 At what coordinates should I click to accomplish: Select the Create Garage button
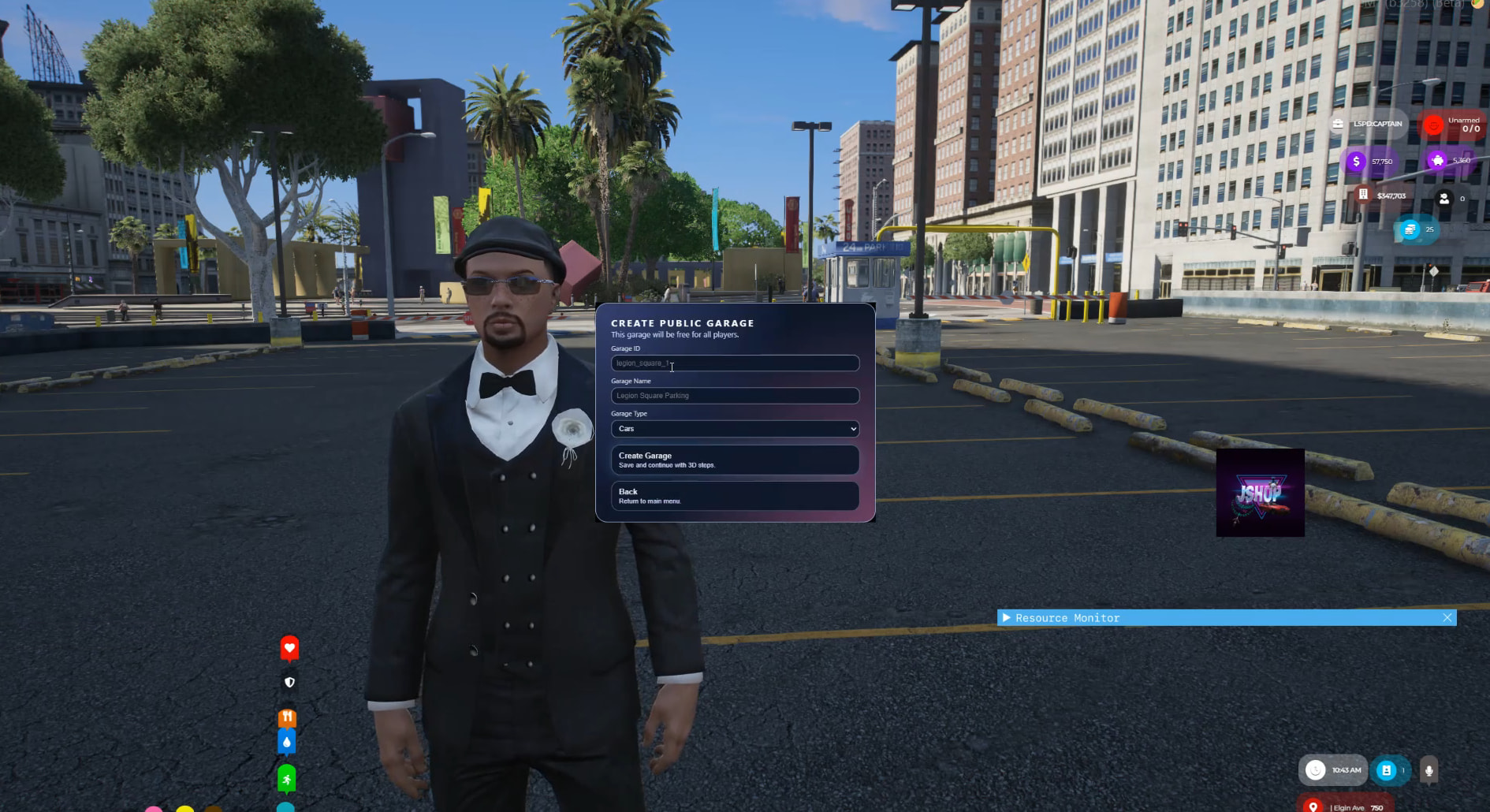click(734, 460)
